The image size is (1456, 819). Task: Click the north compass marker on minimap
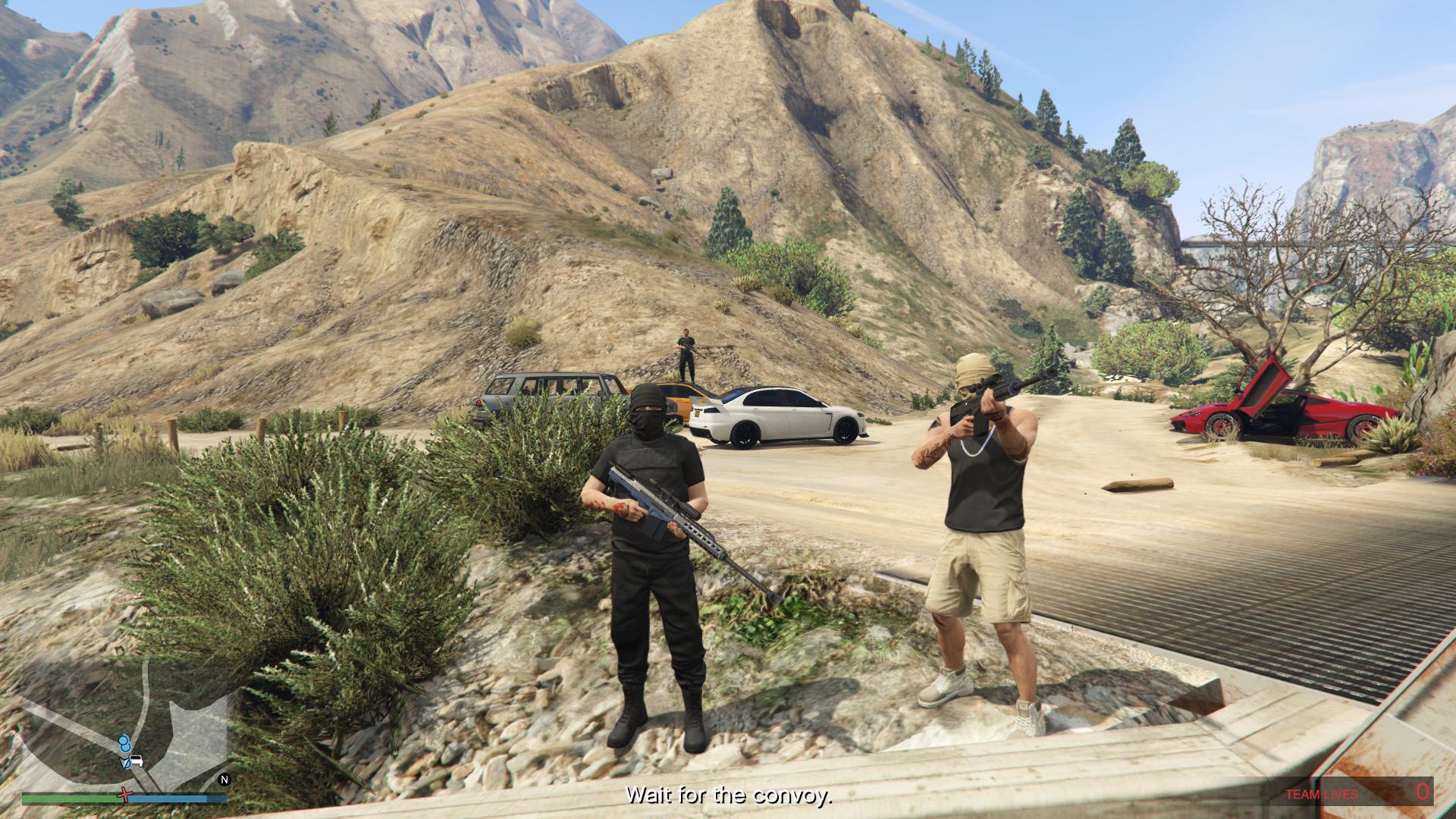coord(224,779)
